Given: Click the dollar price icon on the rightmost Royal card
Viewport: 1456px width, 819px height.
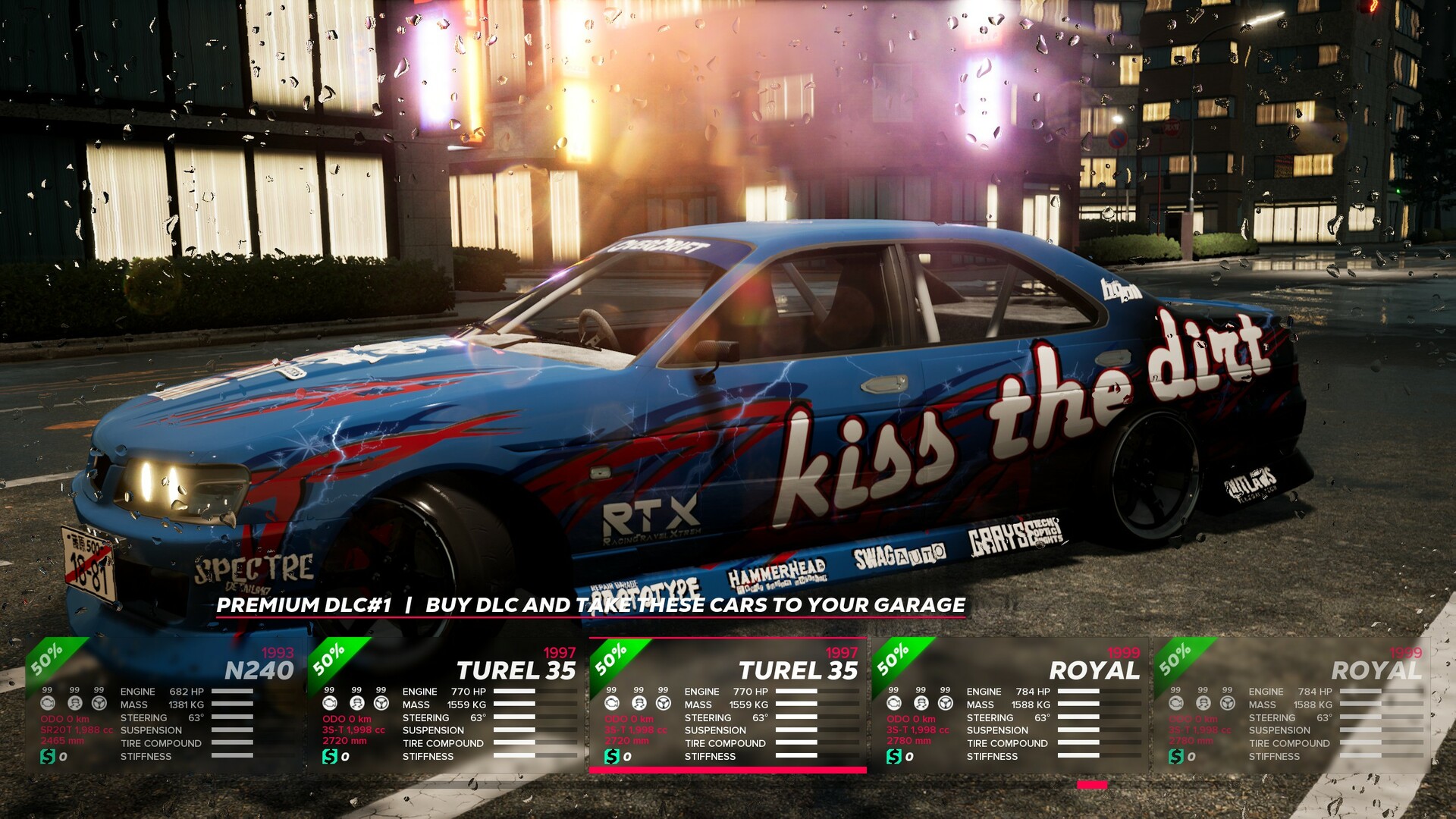Looking at the screenshot, I should click(x=1177, y=755).
